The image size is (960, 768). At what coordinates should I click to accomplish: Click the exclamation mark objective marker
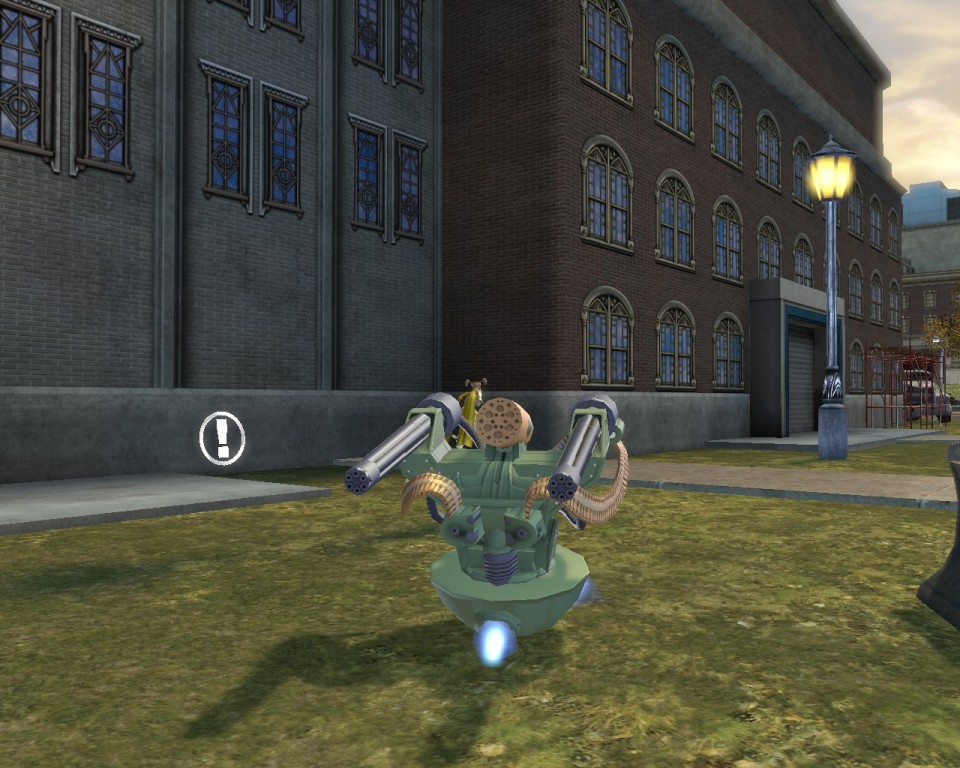(222, 438)
